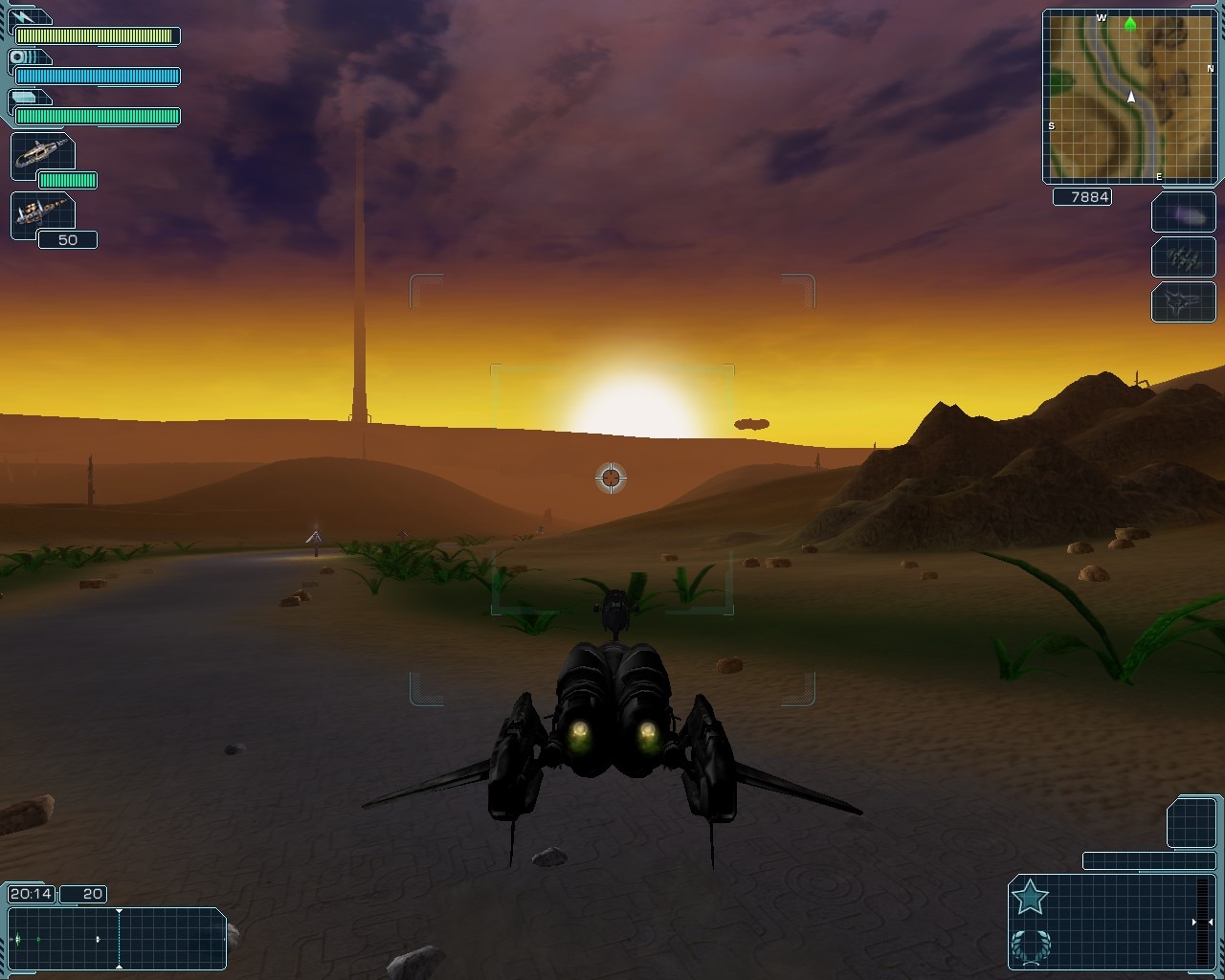1225x980 pixels.
Task: Click the starfighter silhouette icon slot
Action: 1183,301
